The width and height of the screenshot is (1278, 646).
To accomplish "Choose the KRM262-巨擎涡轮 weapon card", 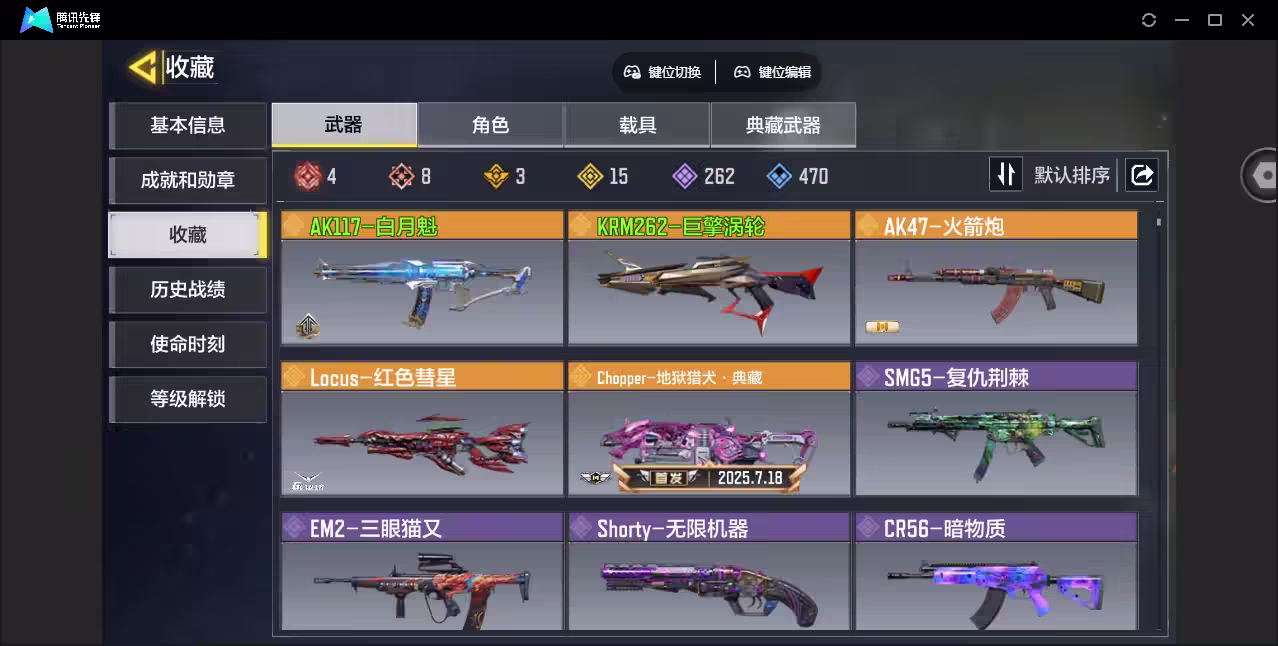I will click(x=708, y=279).
